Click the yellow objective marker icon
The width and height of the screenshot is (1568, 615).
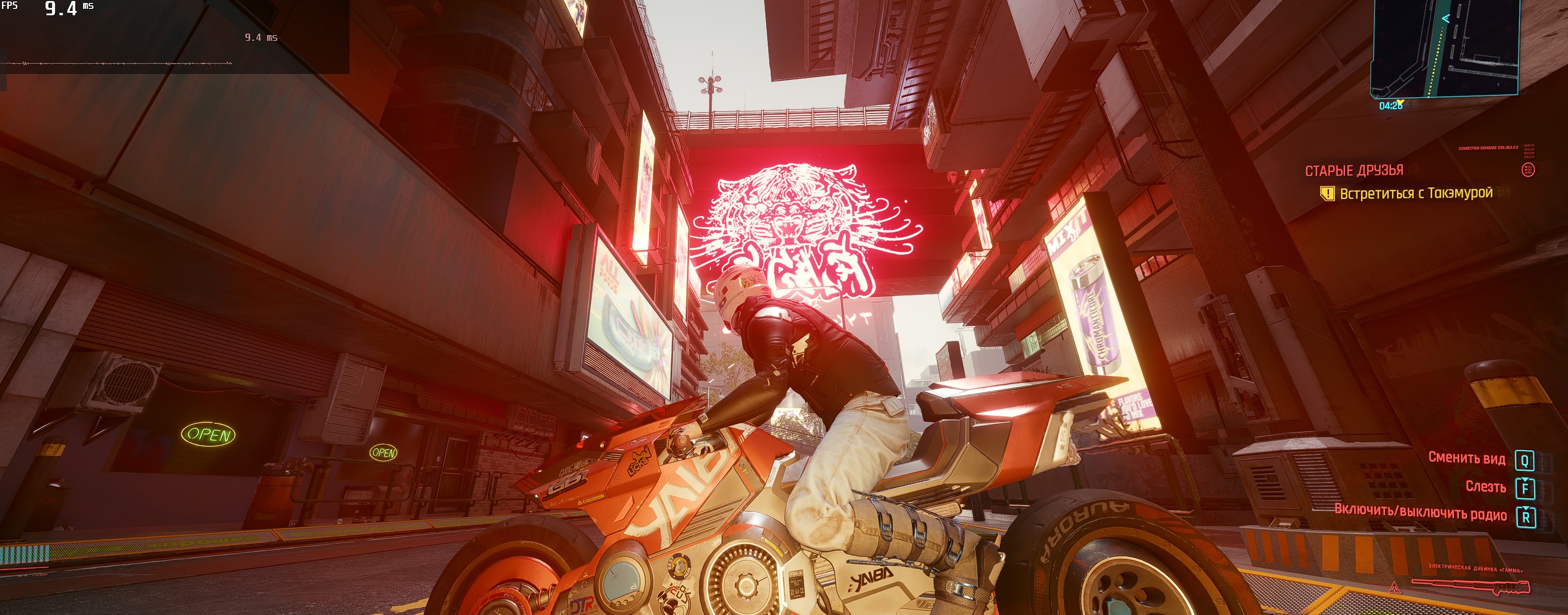coord(1327,194)
